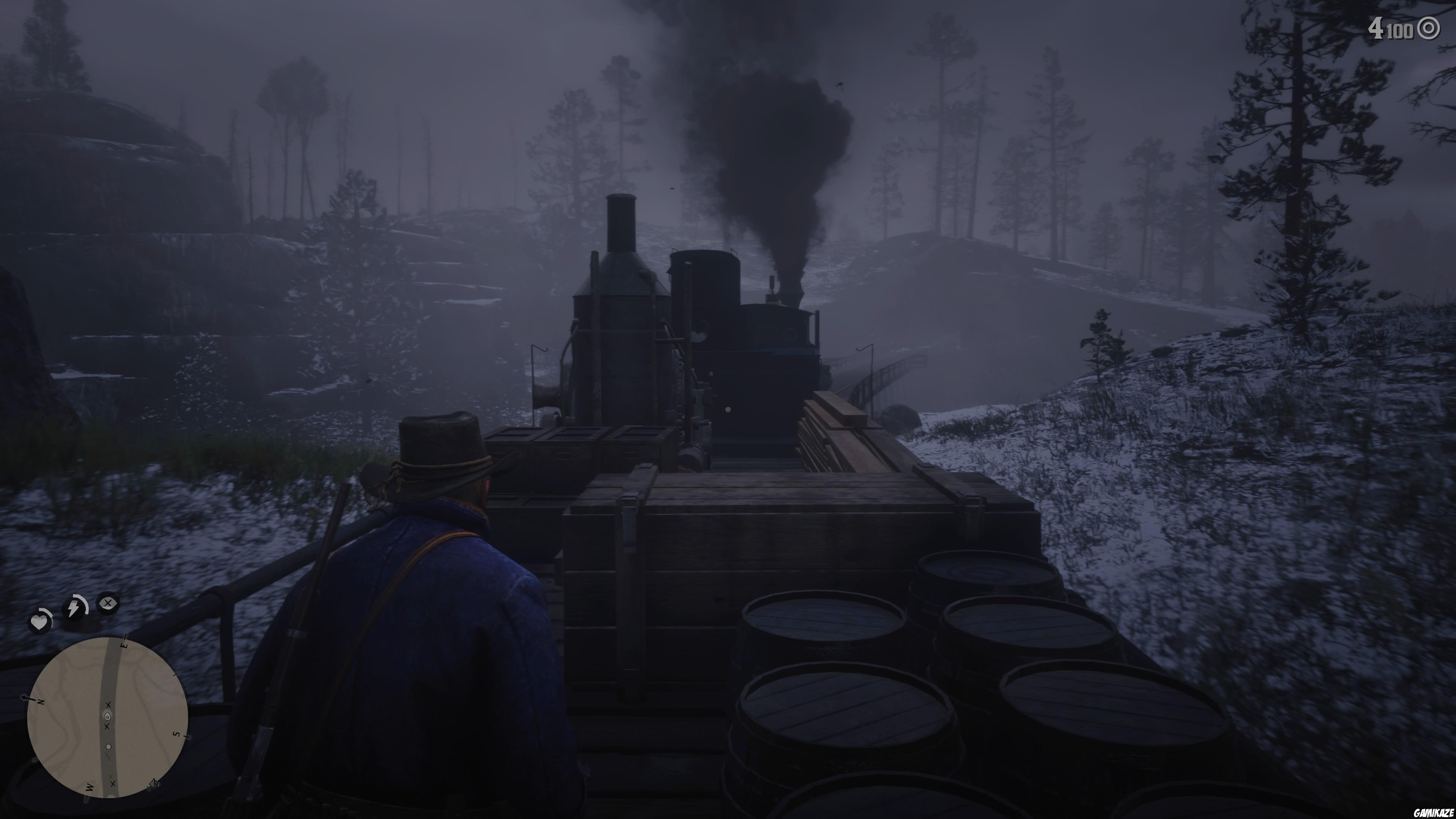The image size is (1456, 819).
Task: Click the objective teardrop blip on the minimap
Action: [x=107, y=717]
